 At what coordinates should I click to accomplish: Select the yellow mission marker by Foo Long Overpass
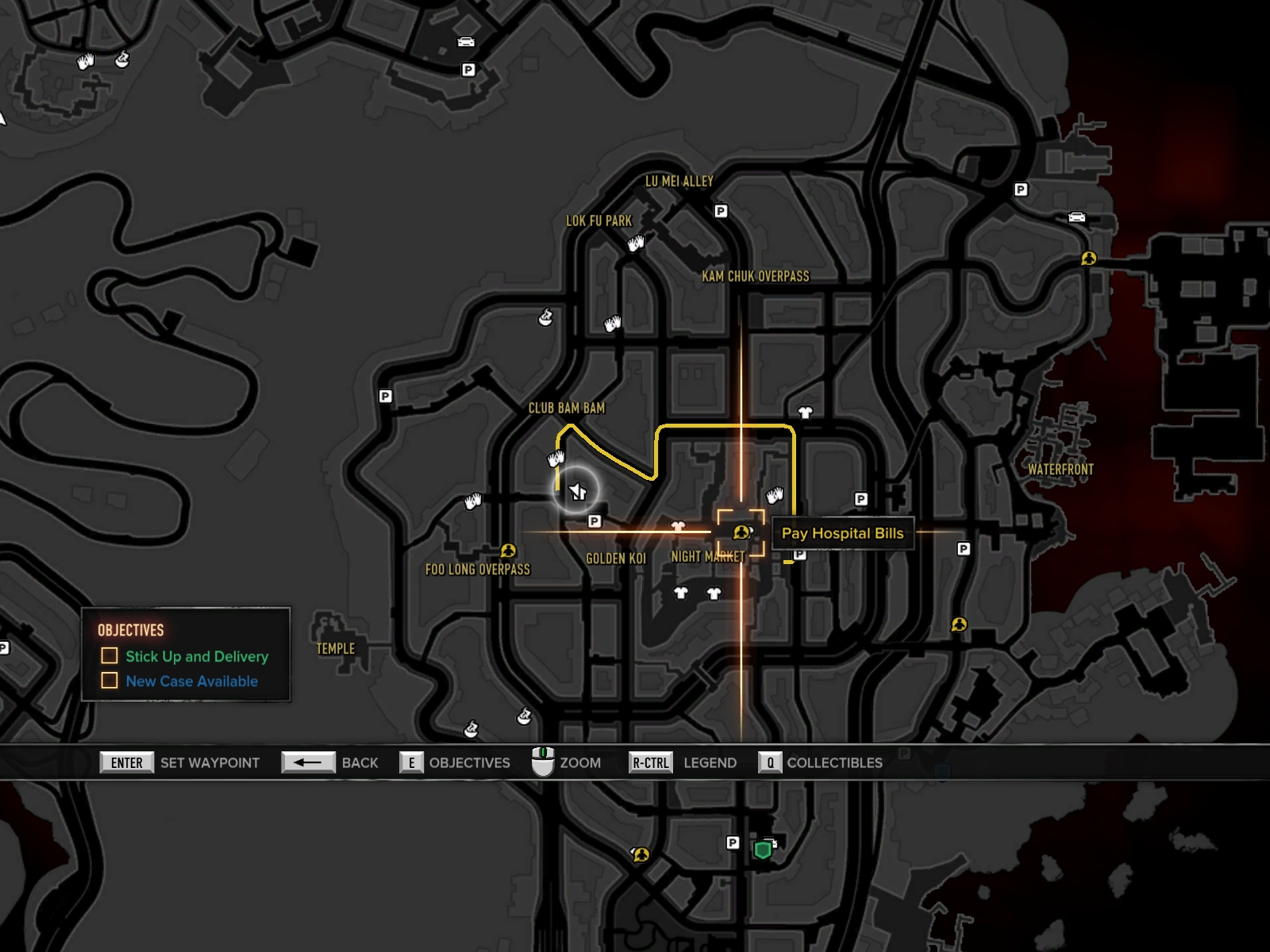tap(508, 551)
